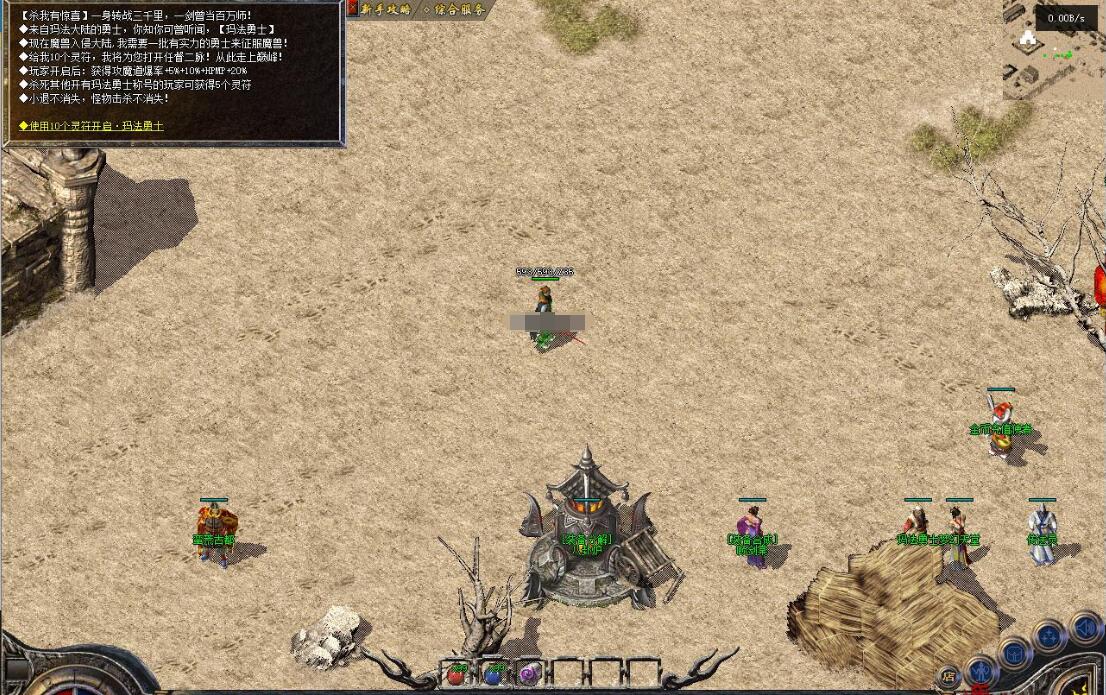Click the red X beside 新手攻略
1106x695 pixels.
352,8
